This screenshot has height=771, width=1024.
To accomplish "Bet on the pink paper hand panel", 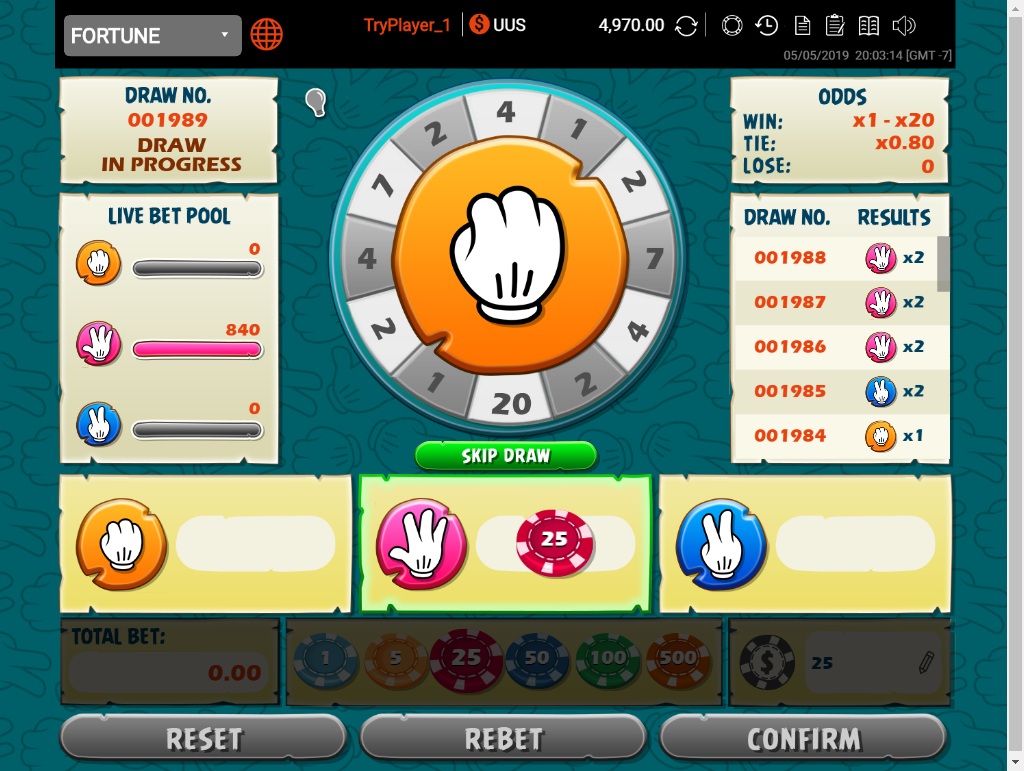I will (x=505, y=544).
